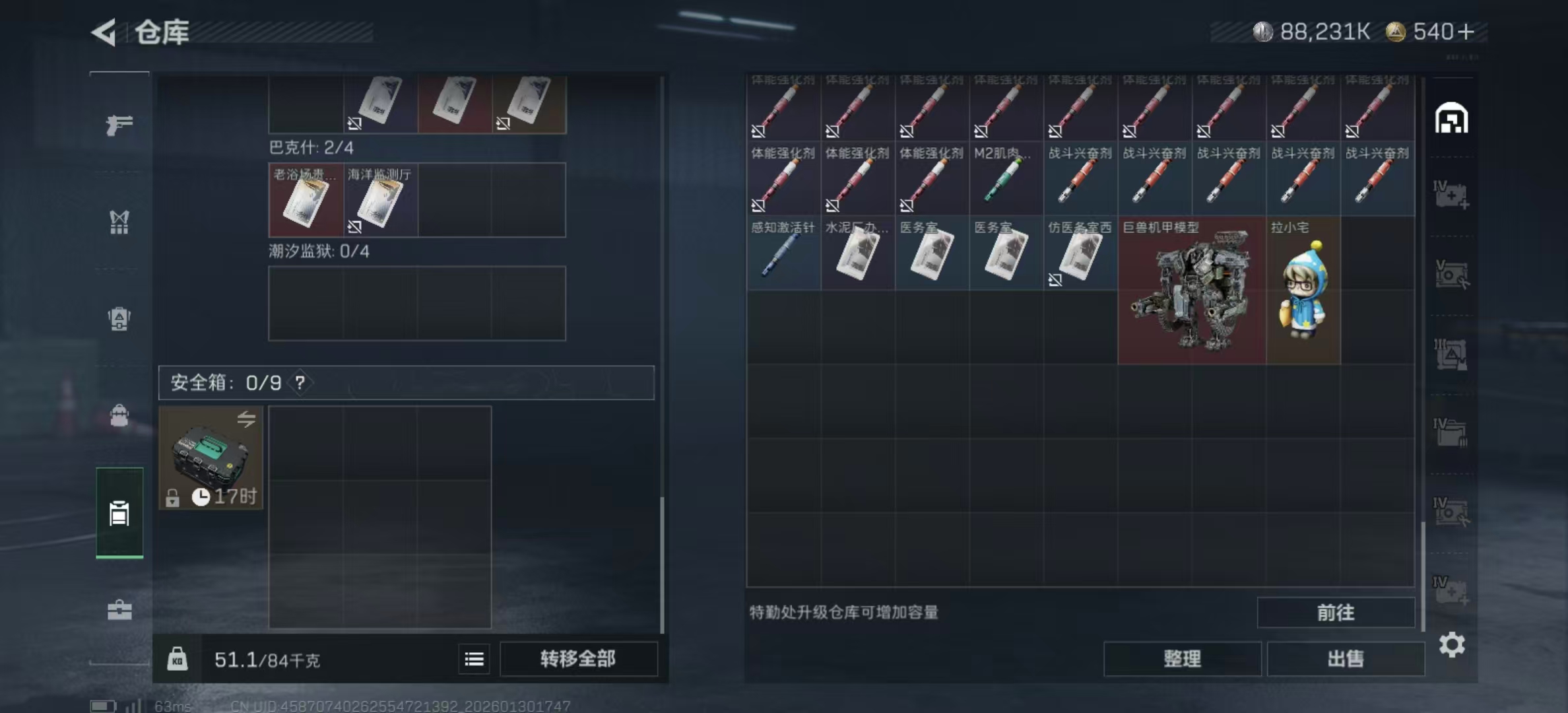Click the 转移全部 transfer all button
The image size is (1568, 713).
(579, 659)
